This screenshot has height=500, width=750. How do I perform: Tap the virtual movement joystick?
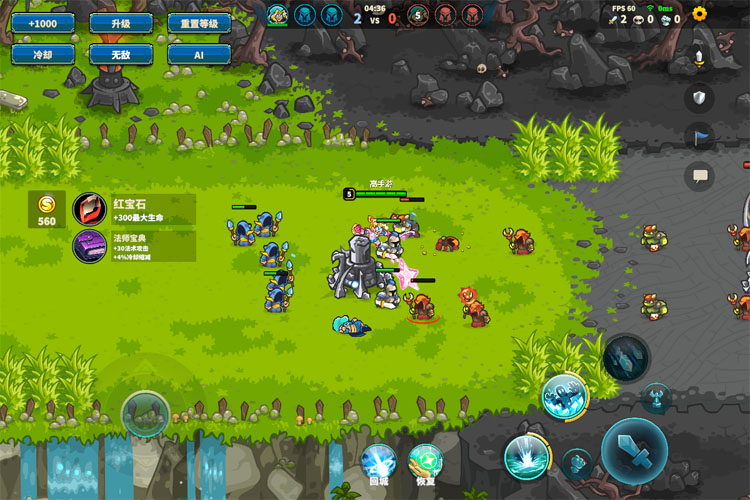145,413
